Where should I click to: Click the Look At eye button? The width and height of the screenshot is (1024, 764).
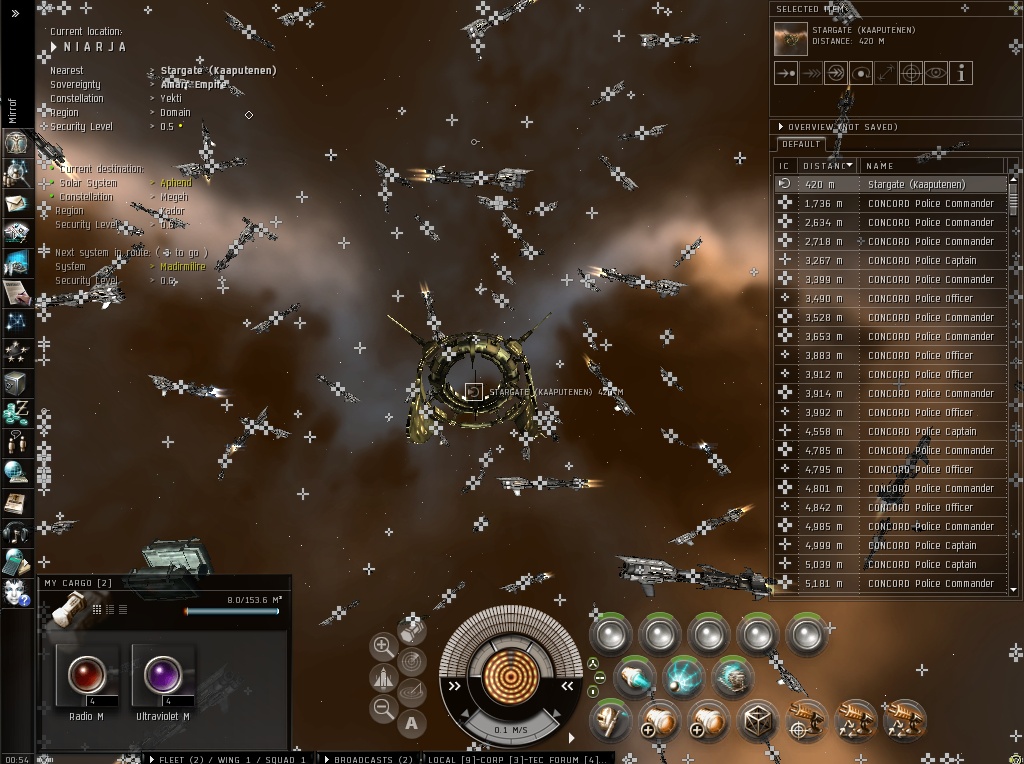(936, 73)
